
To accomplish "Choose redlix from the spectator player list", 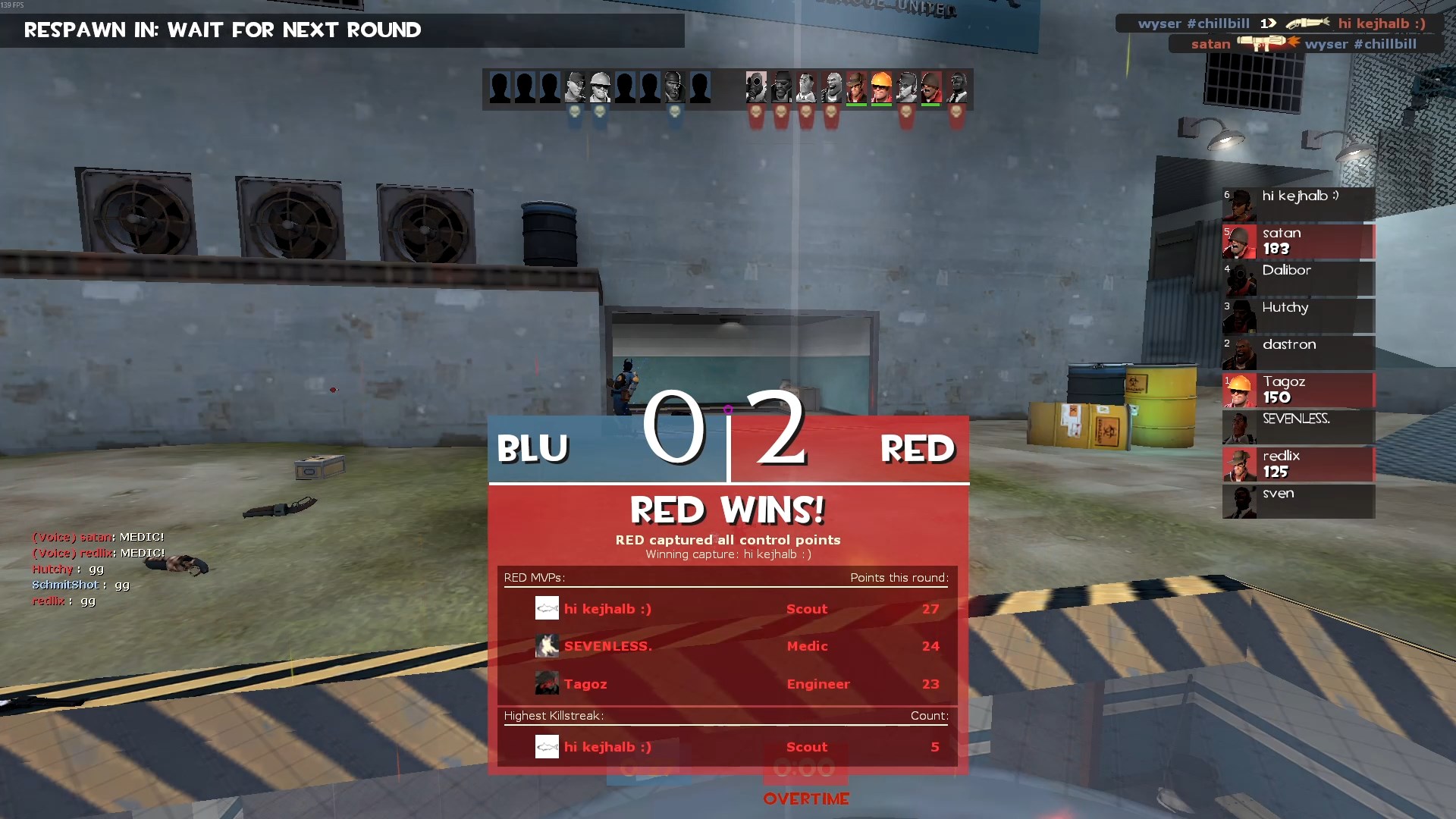I will click(x=1298, y=464).
